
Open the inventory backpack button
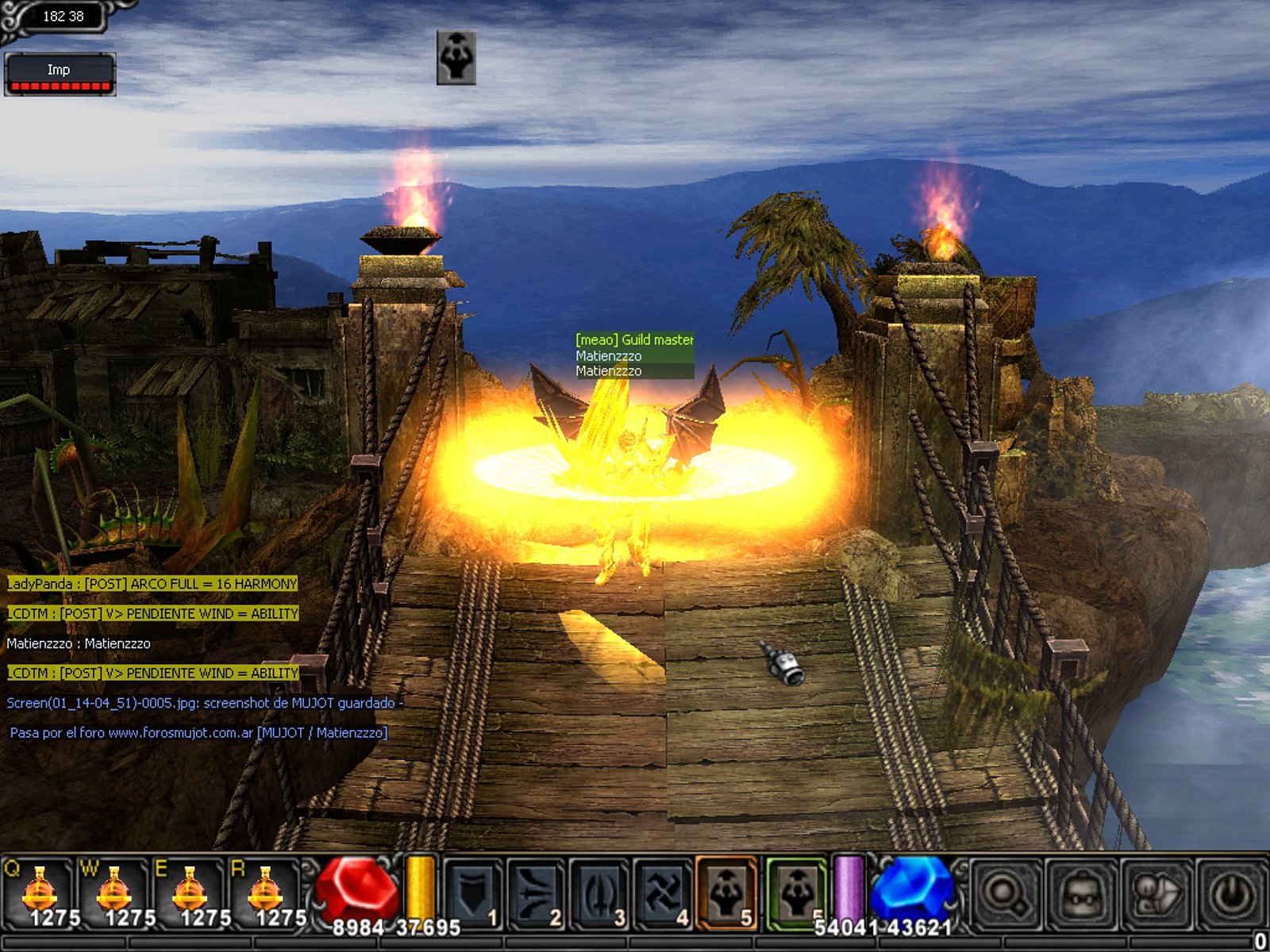click(x=1080, y=894)
